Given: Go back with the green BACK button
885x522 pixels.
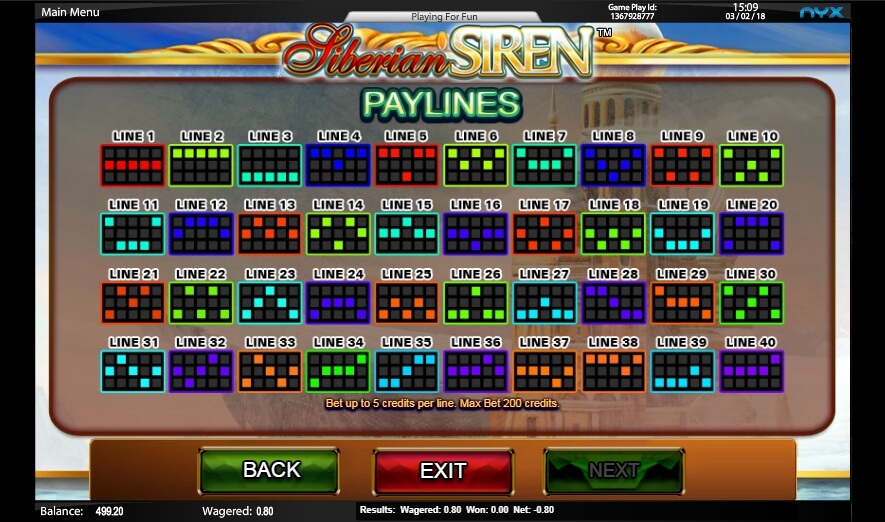Looking at the screenshot, I should tap(269, 470).
